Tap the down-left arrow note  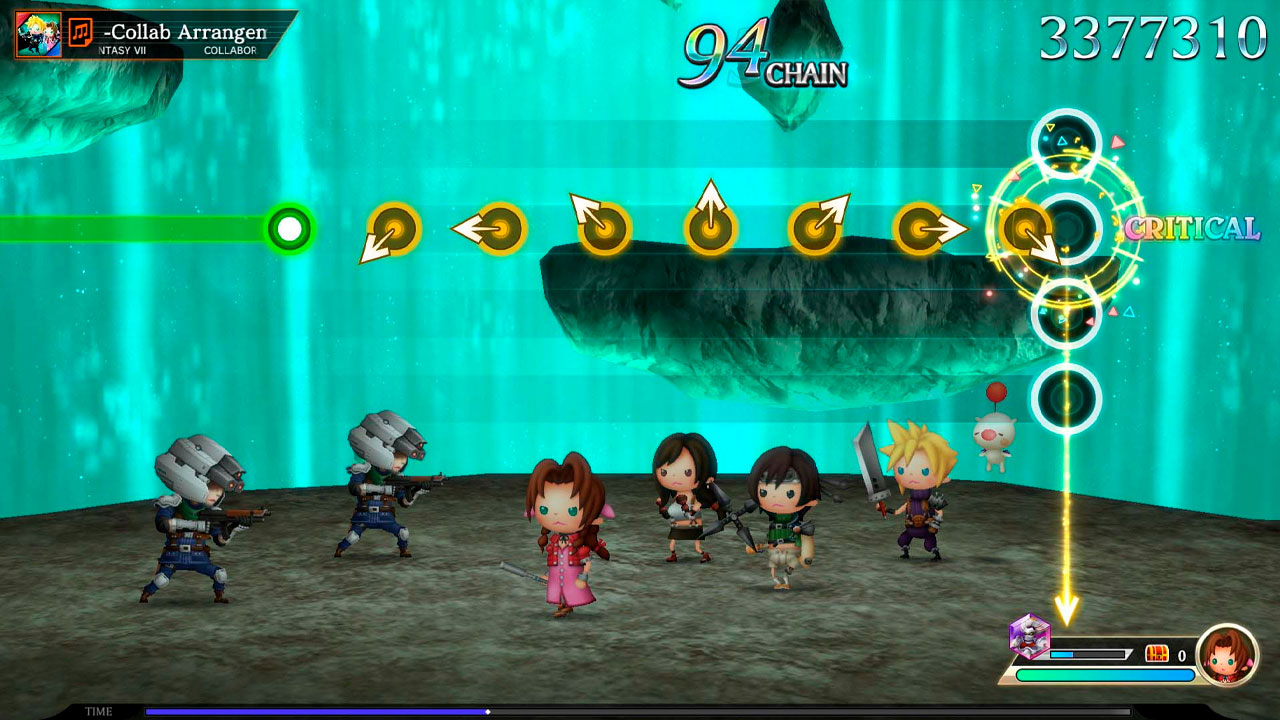(393, 230)
